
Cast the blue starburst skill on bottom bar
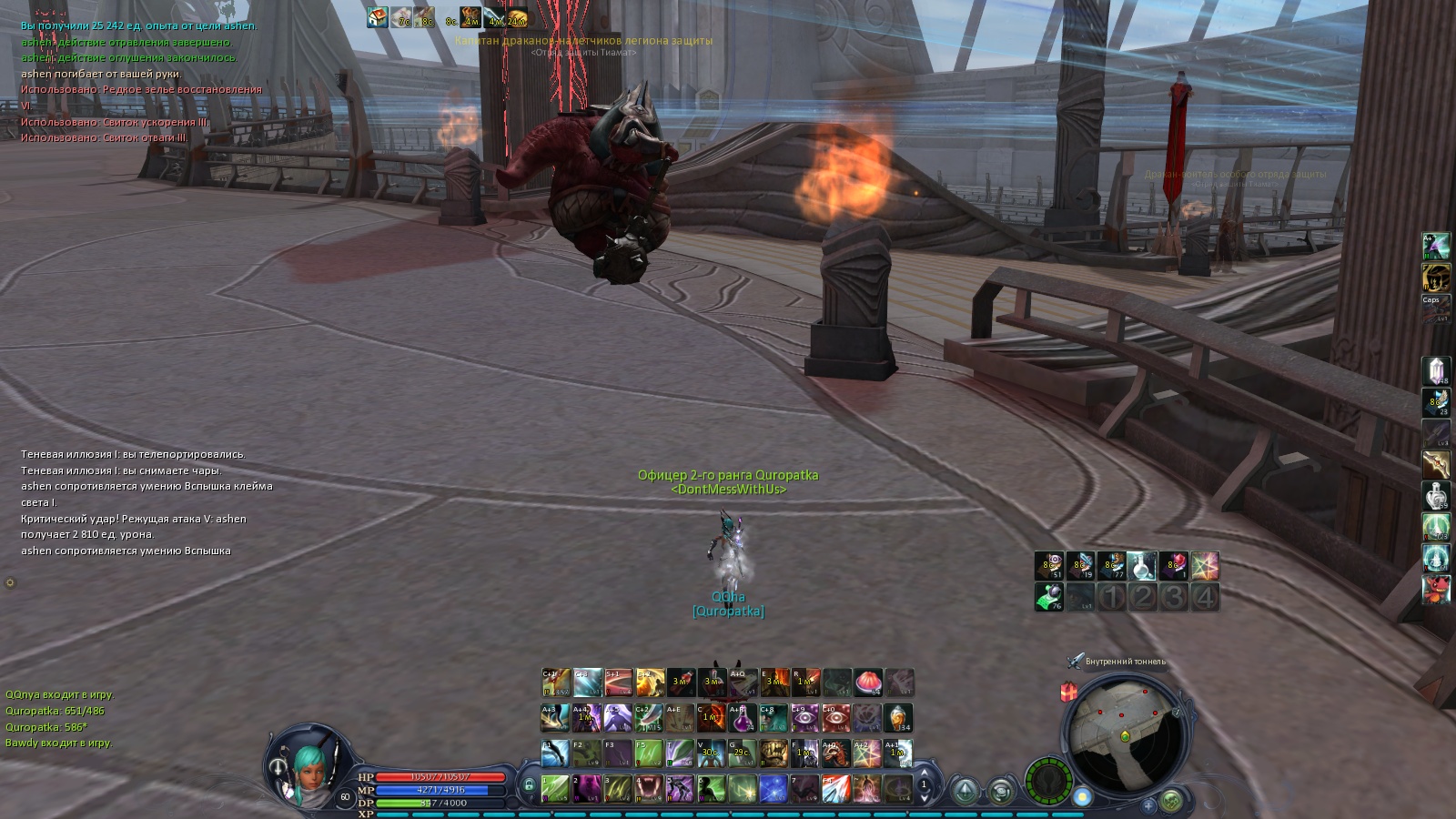(x=773, y=787)
